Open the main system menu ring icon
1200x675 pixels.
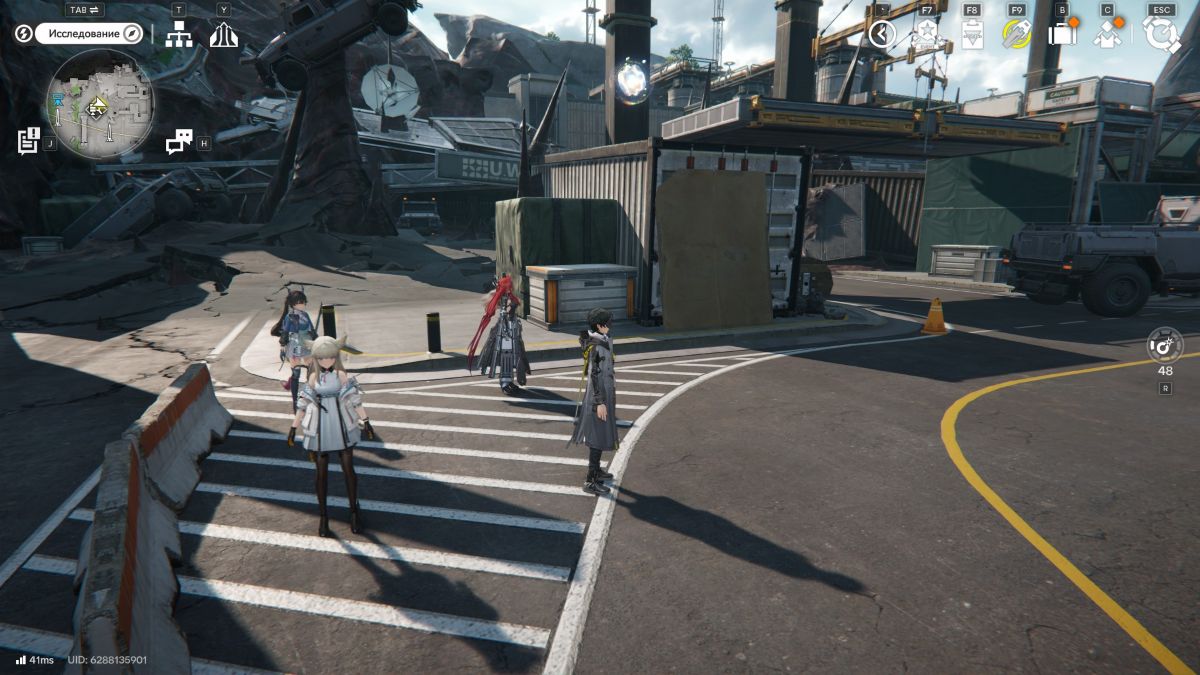pyautogui.click(x=1162, y=35)
